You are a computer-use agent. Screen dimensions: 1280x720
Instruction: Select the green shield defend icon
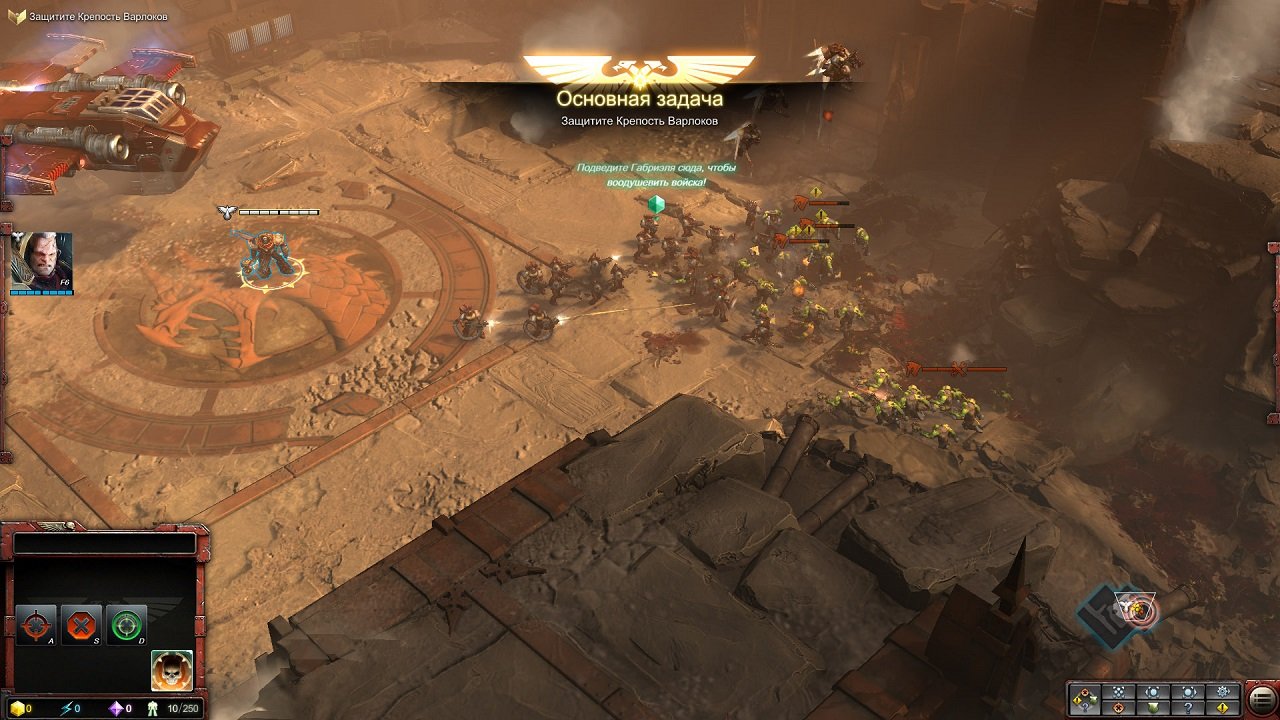click(1153, 708)
